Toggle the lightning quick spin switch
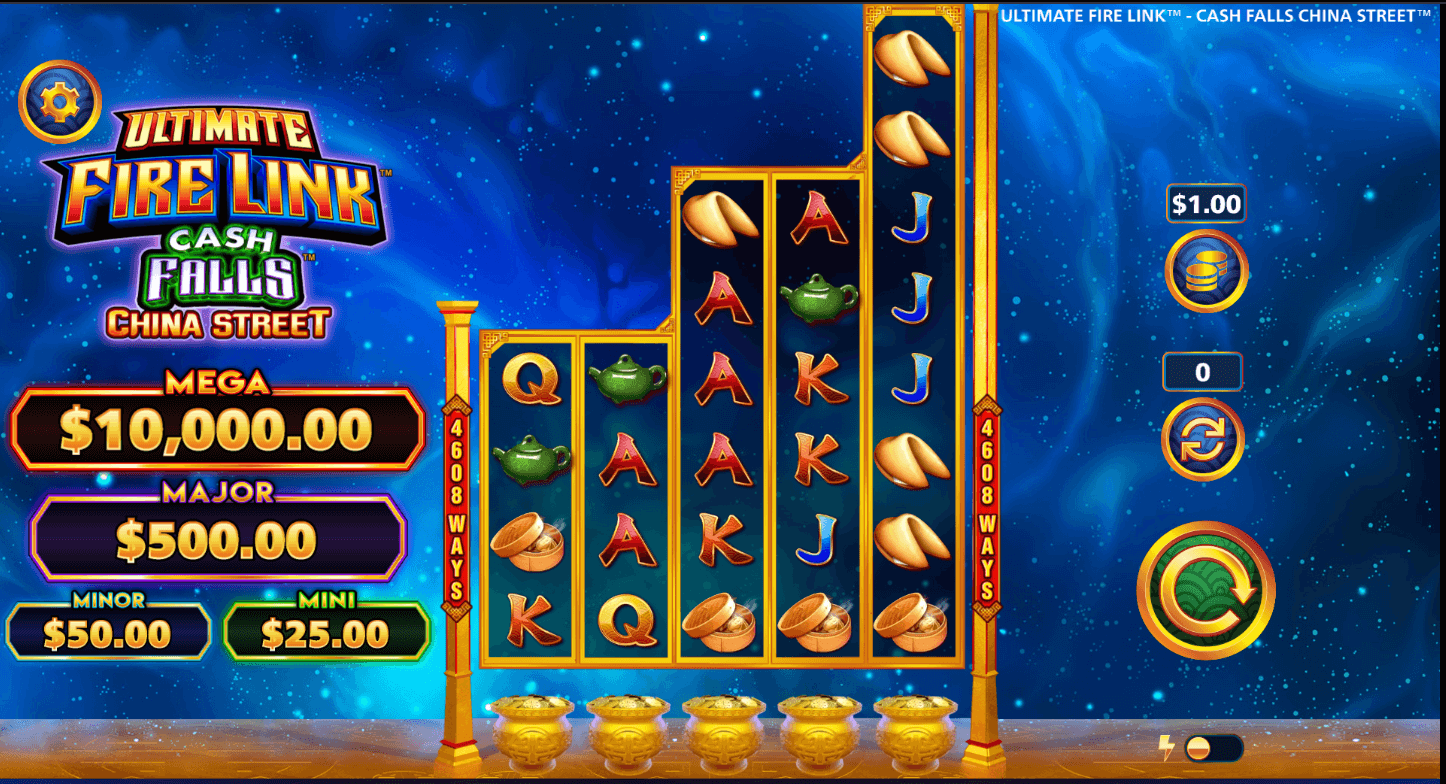Viewport: 1446px width, 784px height. click(1212, 748)
